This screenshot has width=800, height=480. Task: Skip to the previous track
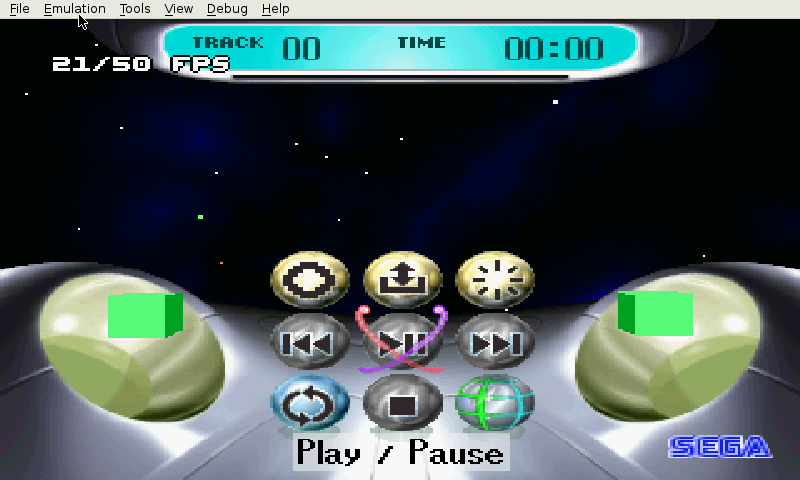(309, 343)
